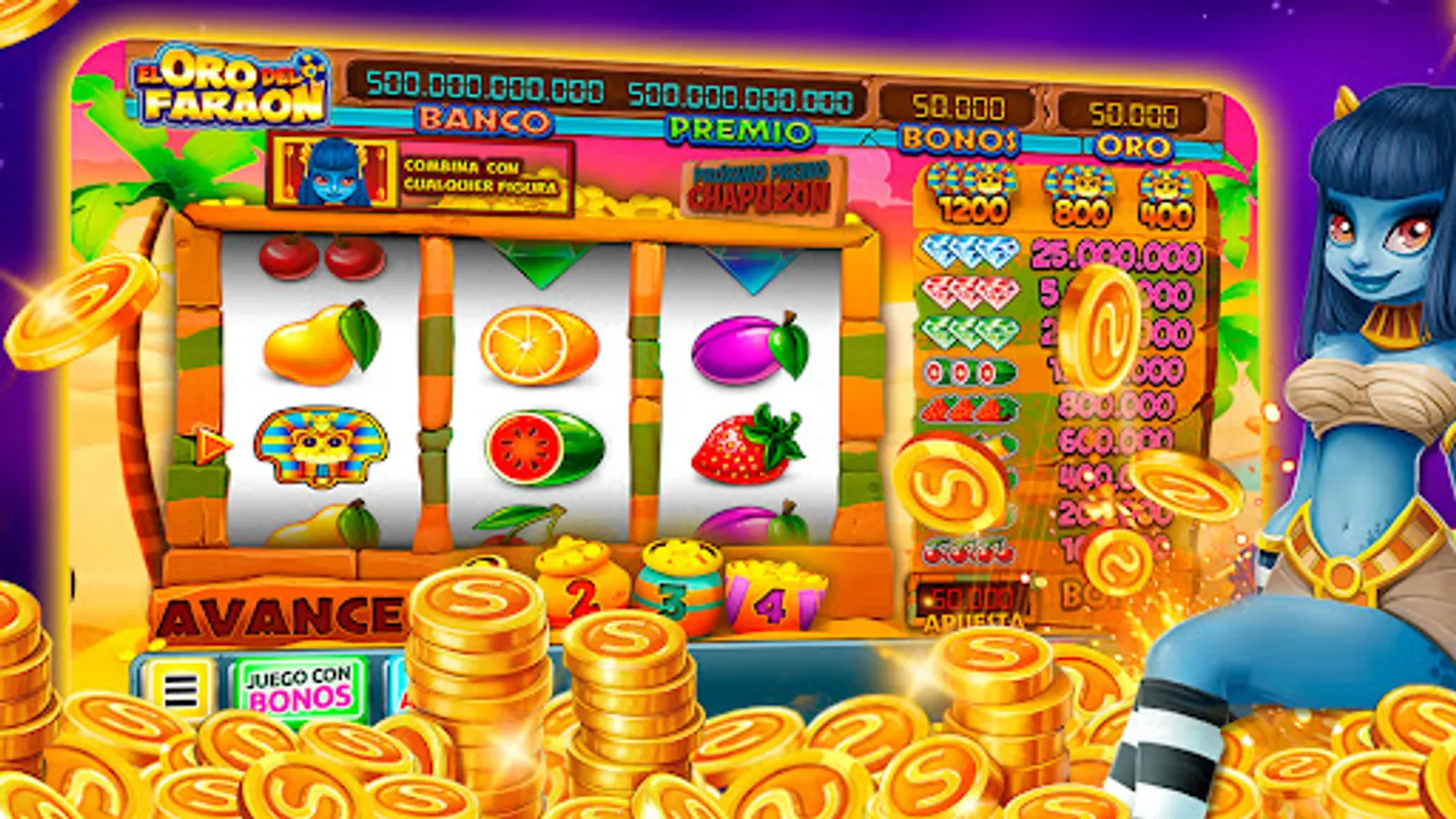
Task: Click the 'El Oro del Faraón' game logo
Action: click(x=227, y=88)
